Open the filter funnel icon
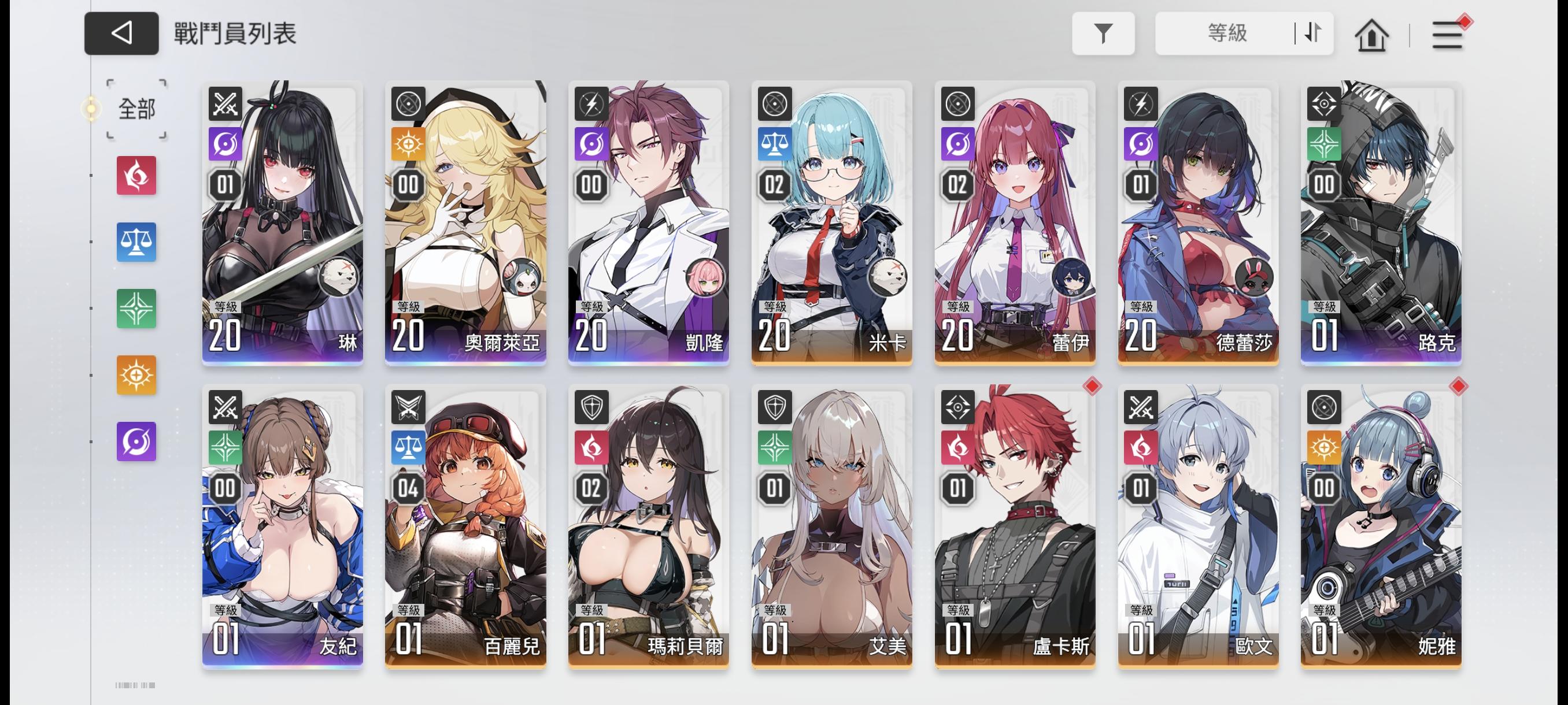1568x705 pixels. [x=1104, y=34]
